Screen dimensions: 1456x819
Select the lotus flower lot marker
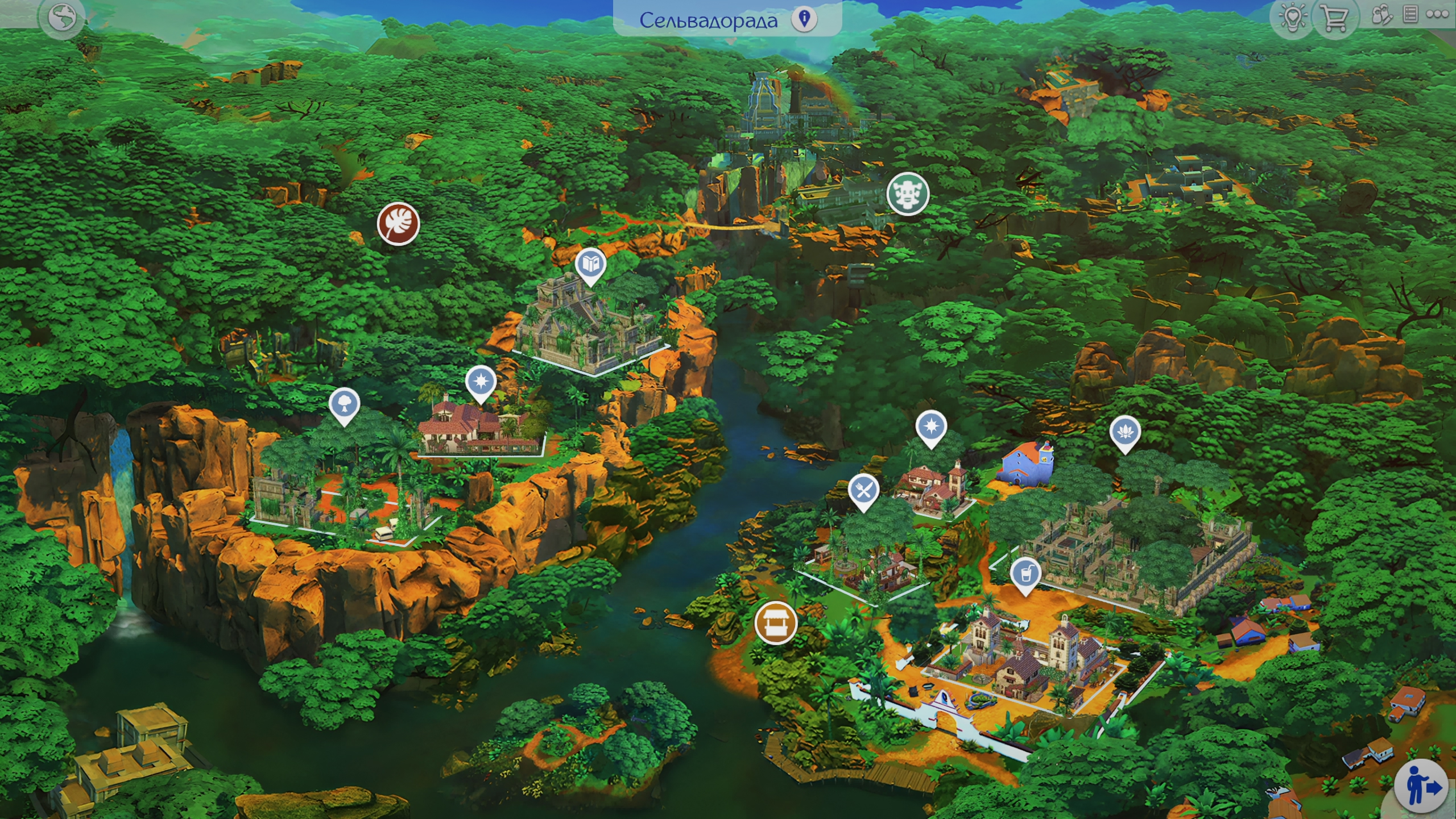click(1125, 432)
